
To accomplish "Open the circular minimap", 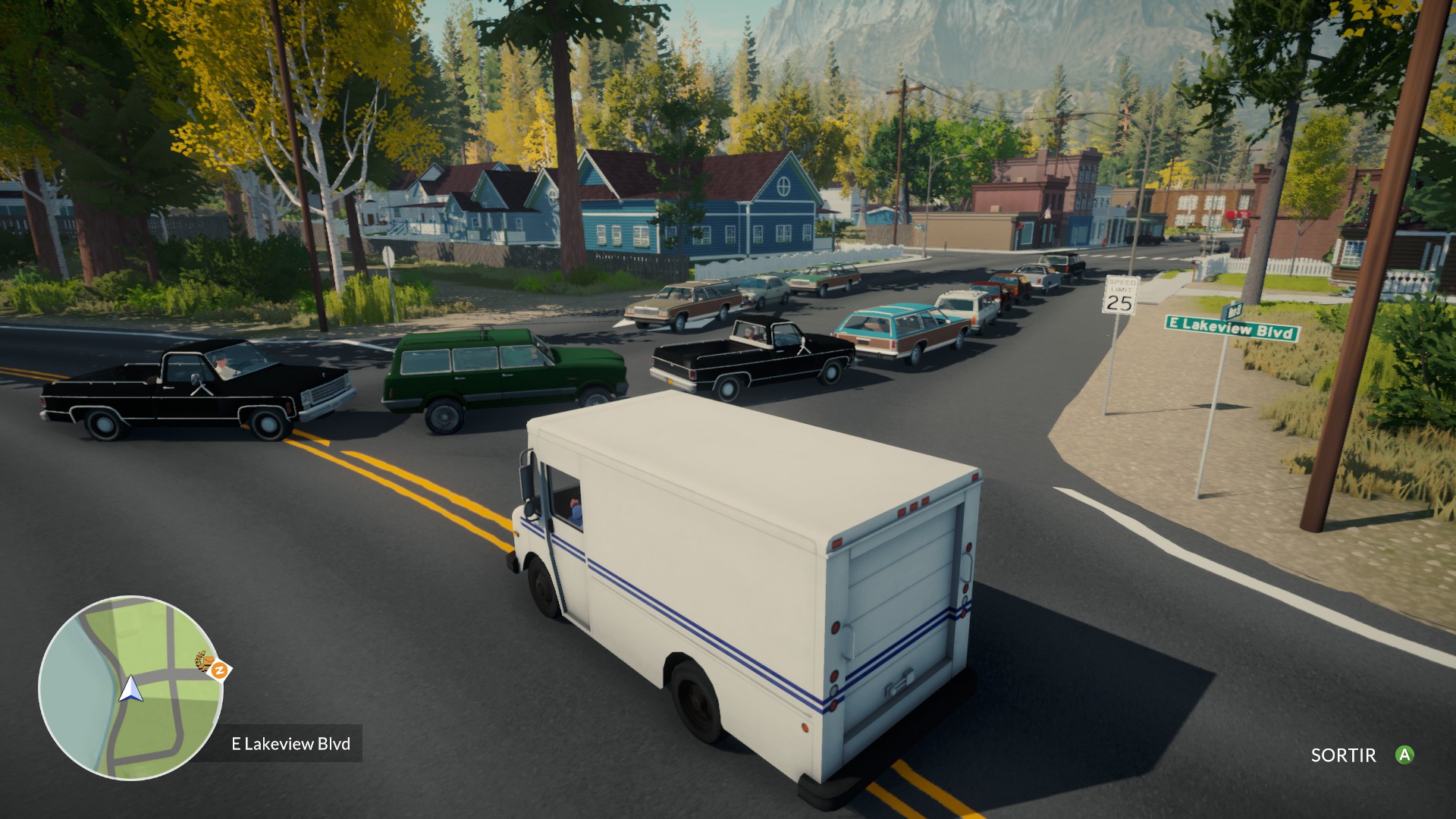I will 130,687.
